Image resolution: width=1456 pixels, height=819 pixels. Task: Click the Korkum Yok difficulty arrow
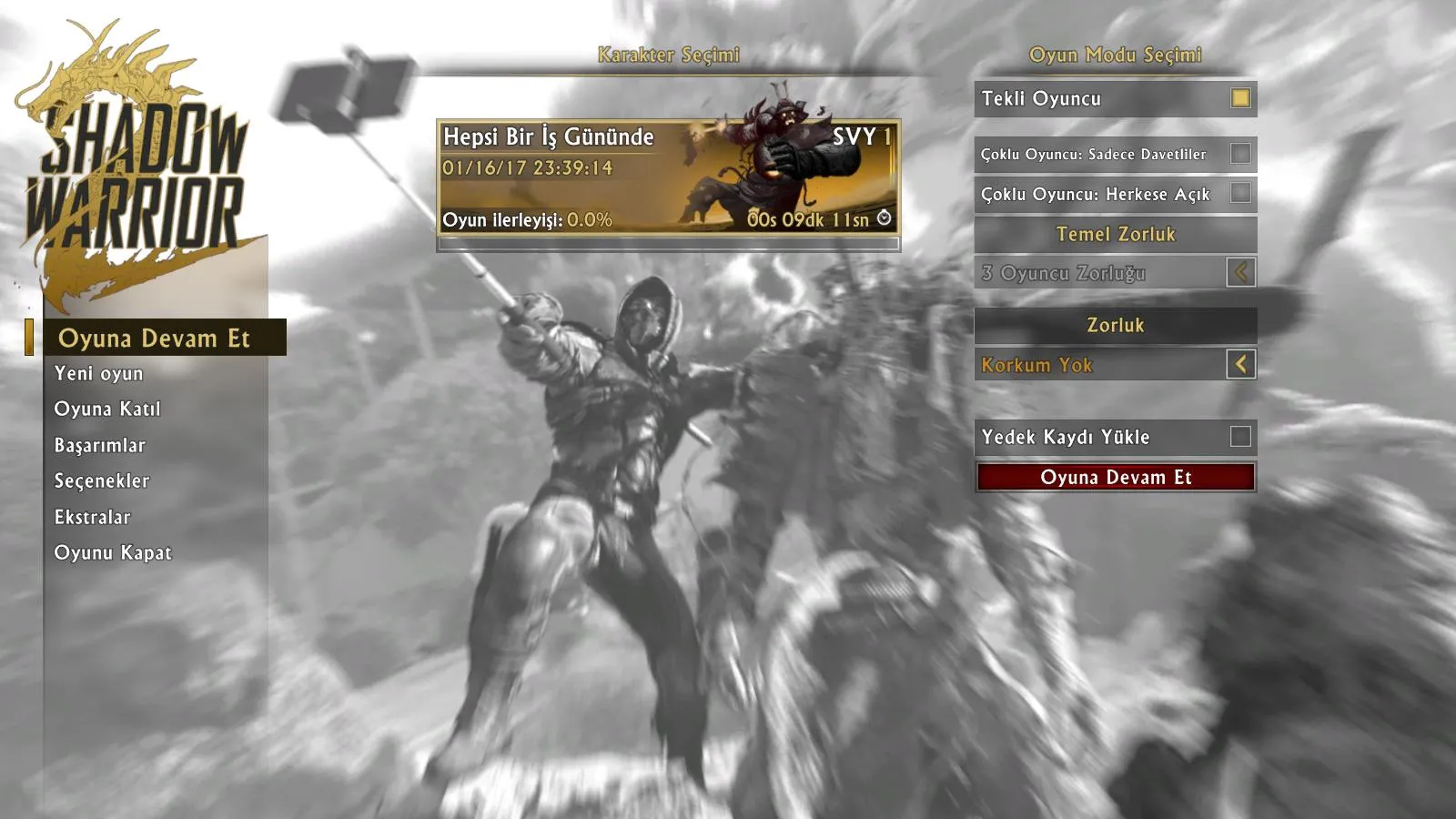[1240, 365]
